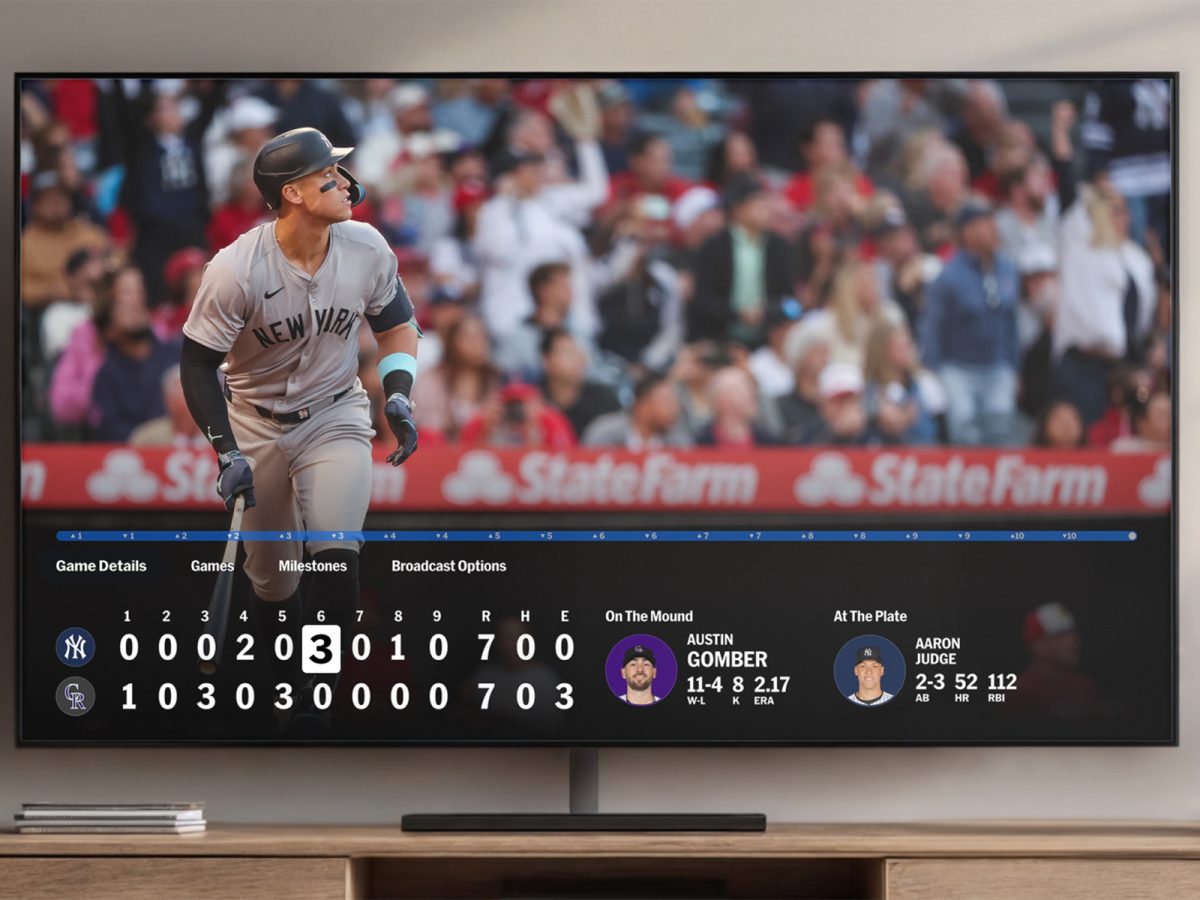Screen dimensions: 1200x900
Task: Click the Yankees team logo
Action: click(x=75, y=647)
